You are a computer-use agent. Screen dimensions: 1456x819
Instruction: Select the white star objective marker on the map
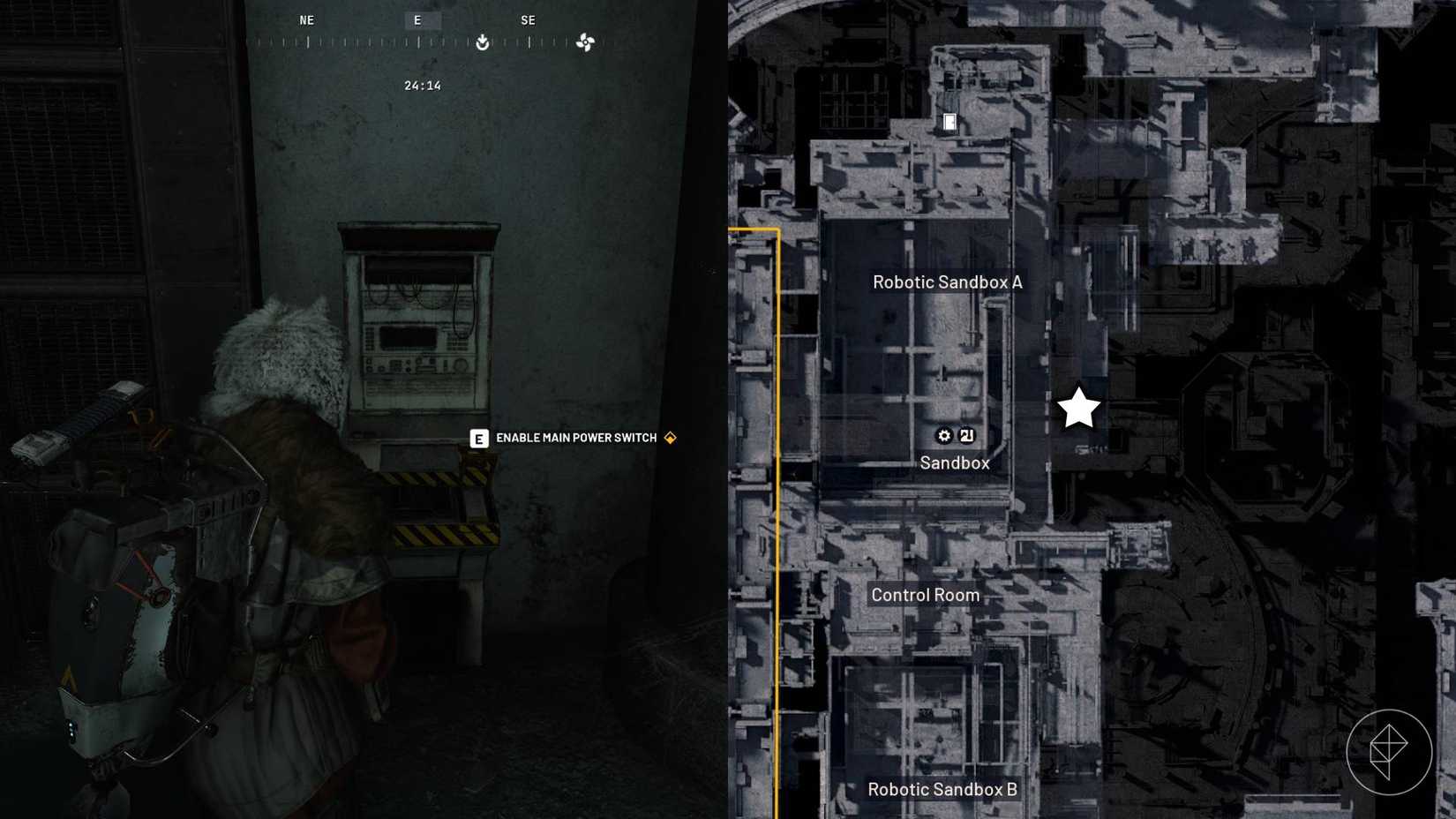(1078, 407)
